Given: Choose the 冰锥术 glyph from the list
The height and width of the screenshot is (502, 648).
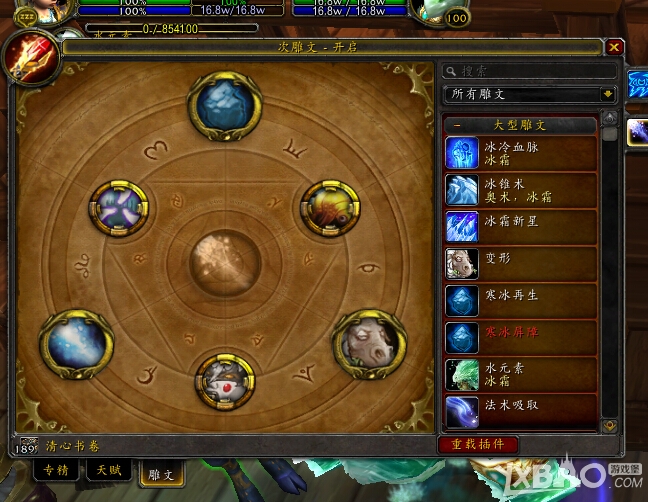Looking at the screenshot, I should pos(520,189).
